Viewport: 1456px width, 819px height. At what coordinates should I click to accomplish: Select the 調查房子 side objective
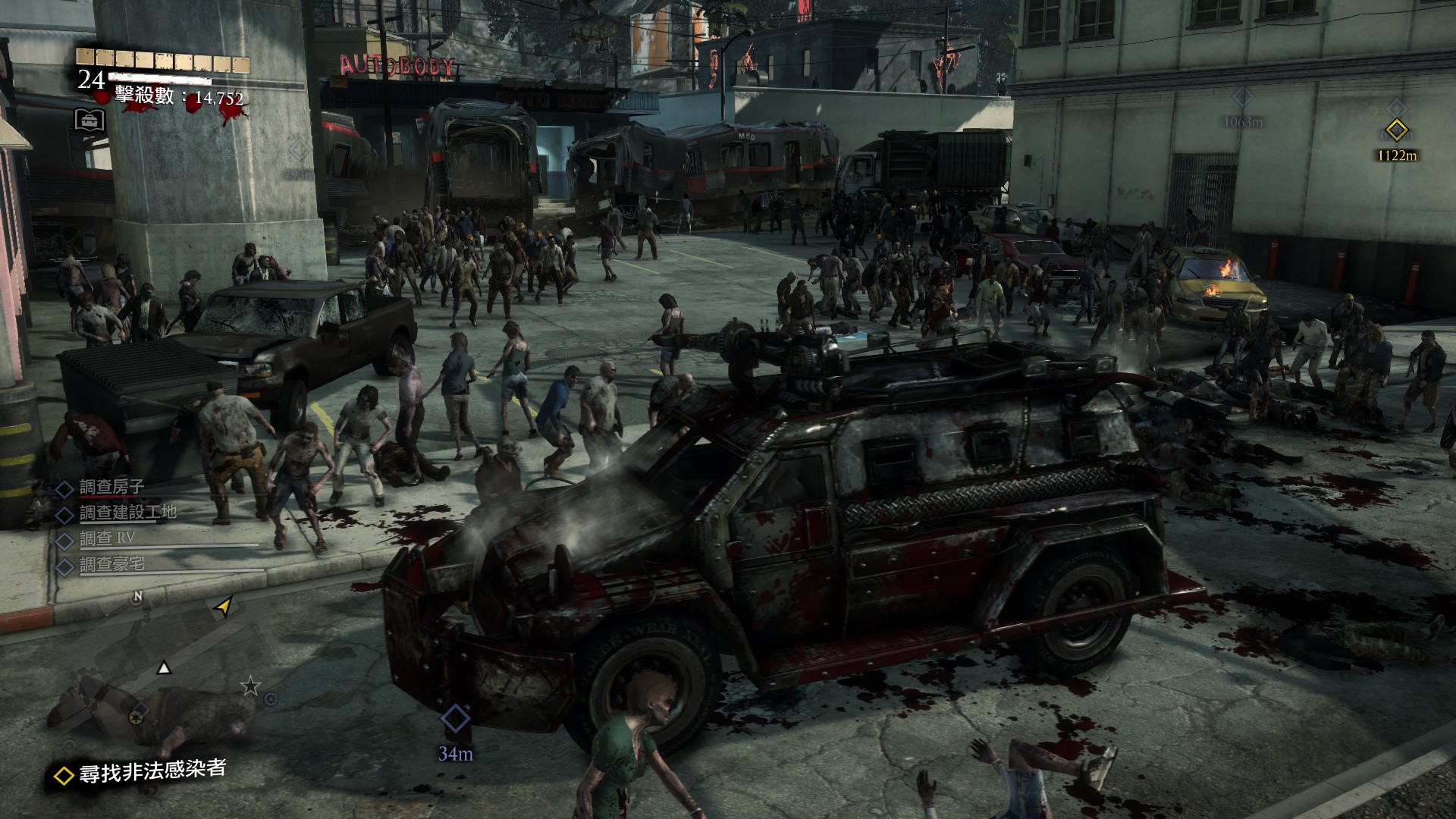pos(111,488)
